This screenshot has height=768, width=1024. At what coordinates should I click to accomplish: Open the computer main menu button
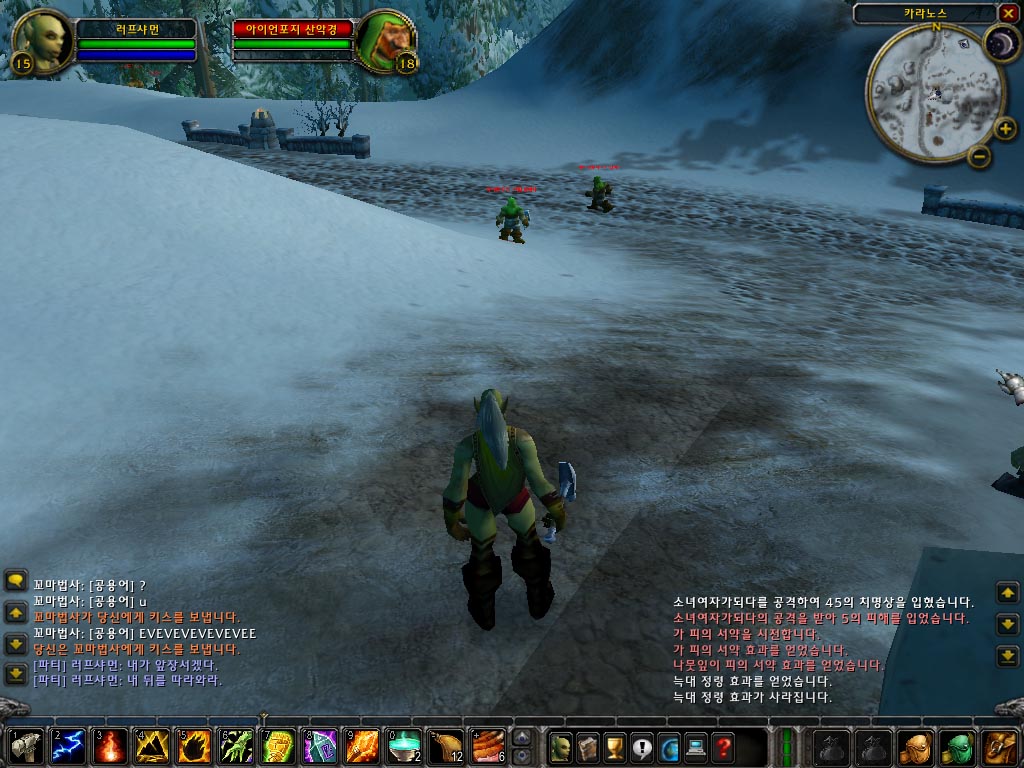696,747
